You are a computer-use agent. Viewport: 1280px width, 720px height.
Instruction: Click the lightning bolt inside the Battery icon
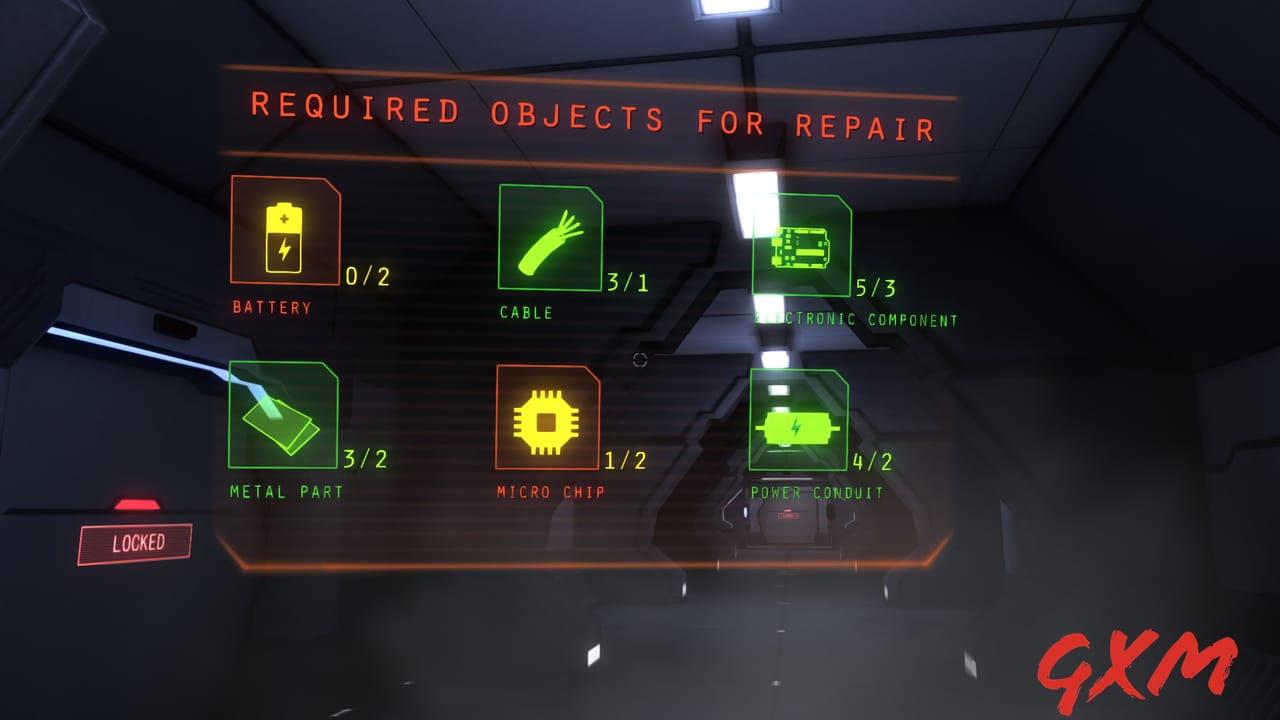point(283,250)
